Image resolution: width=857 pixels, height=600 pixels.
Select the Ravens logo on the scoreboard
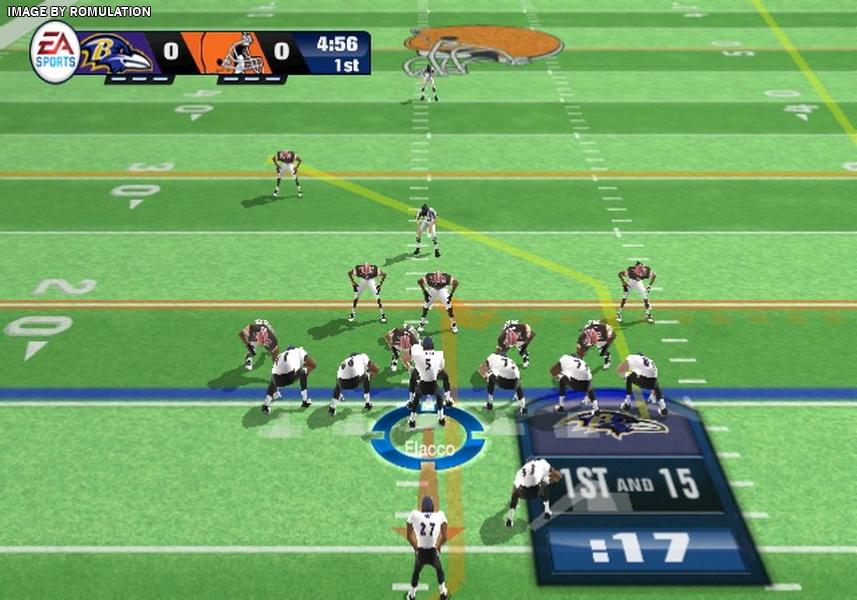coord(115,53)
